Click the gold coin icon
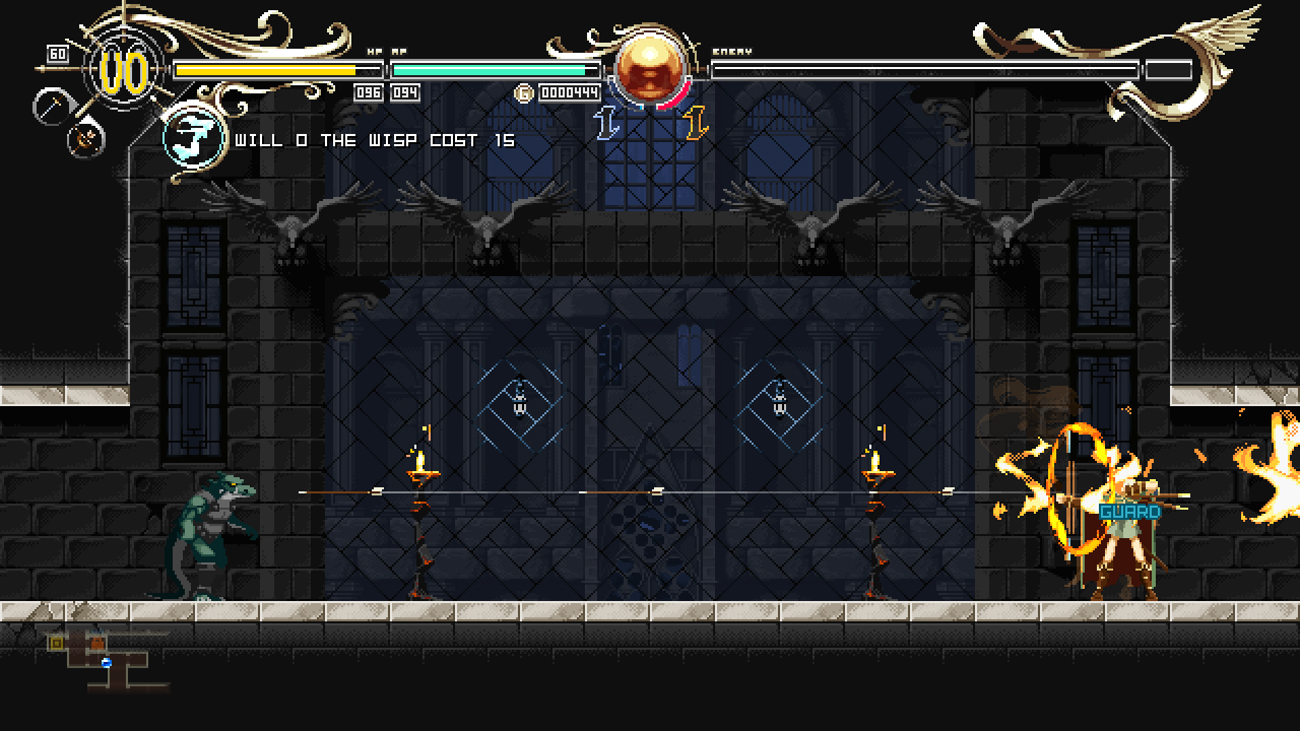Image resolution: width=1300 pixels, height=731 pixels. [x=523, y=93]
